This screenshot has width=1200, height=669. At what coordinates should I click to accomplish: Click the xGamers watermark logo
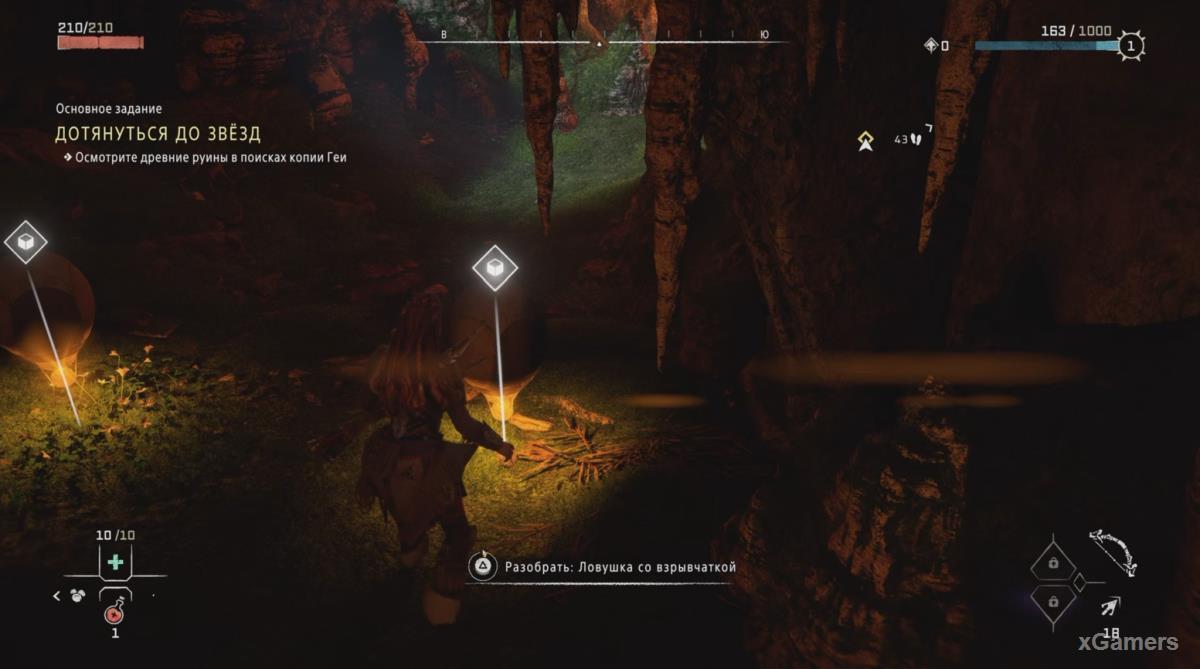(1131, 642)
